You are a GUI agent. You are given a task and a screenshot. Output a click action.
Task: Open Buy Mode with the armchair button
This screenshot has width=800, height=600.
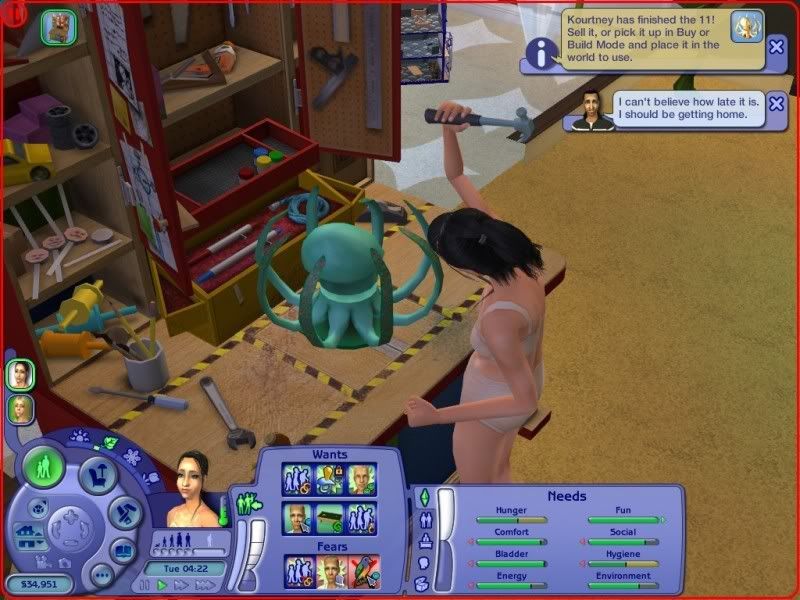99,476
